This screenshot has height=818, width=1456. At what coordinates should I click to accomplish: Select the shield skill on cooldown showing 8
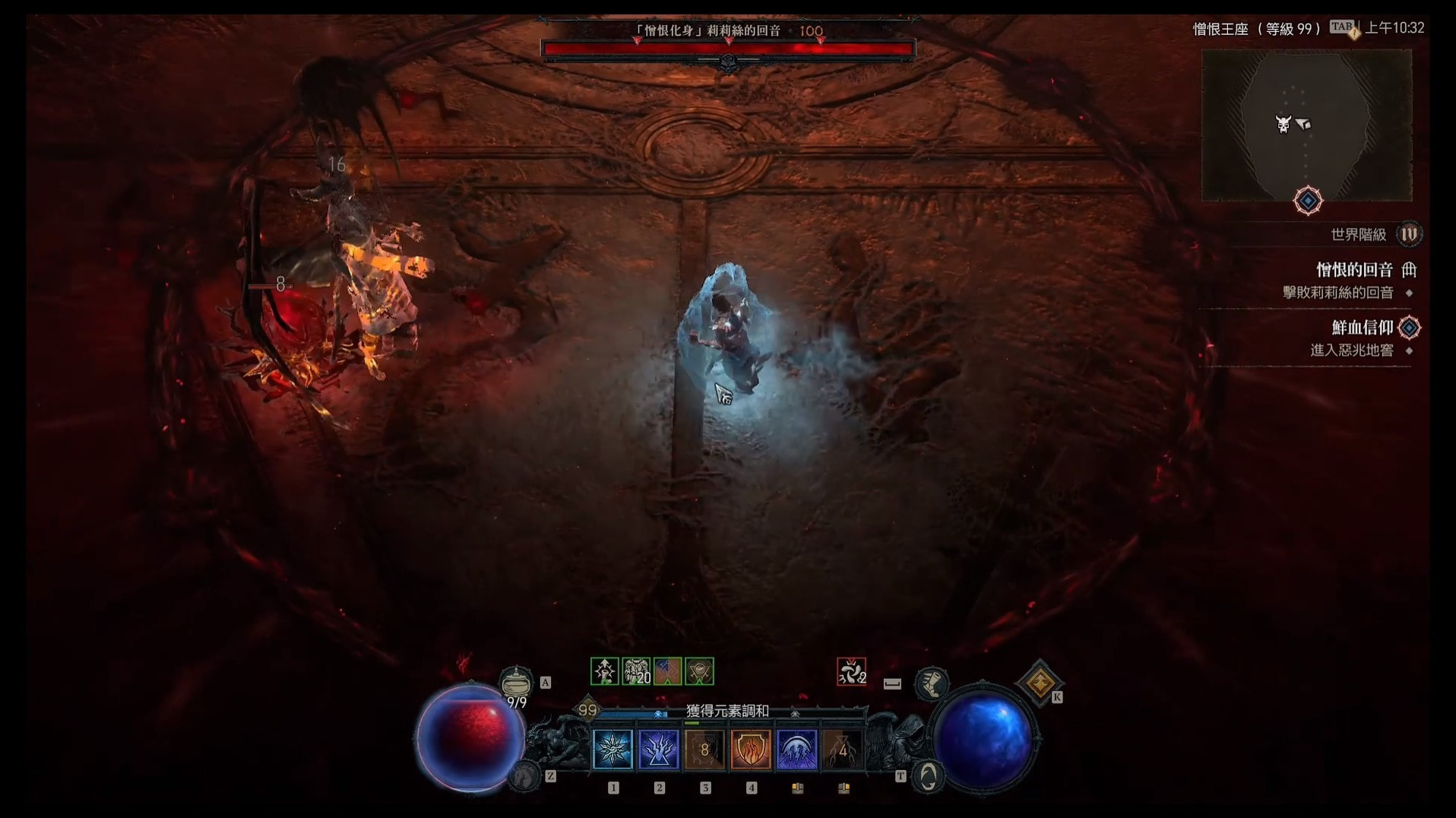(x=704, y=750)
